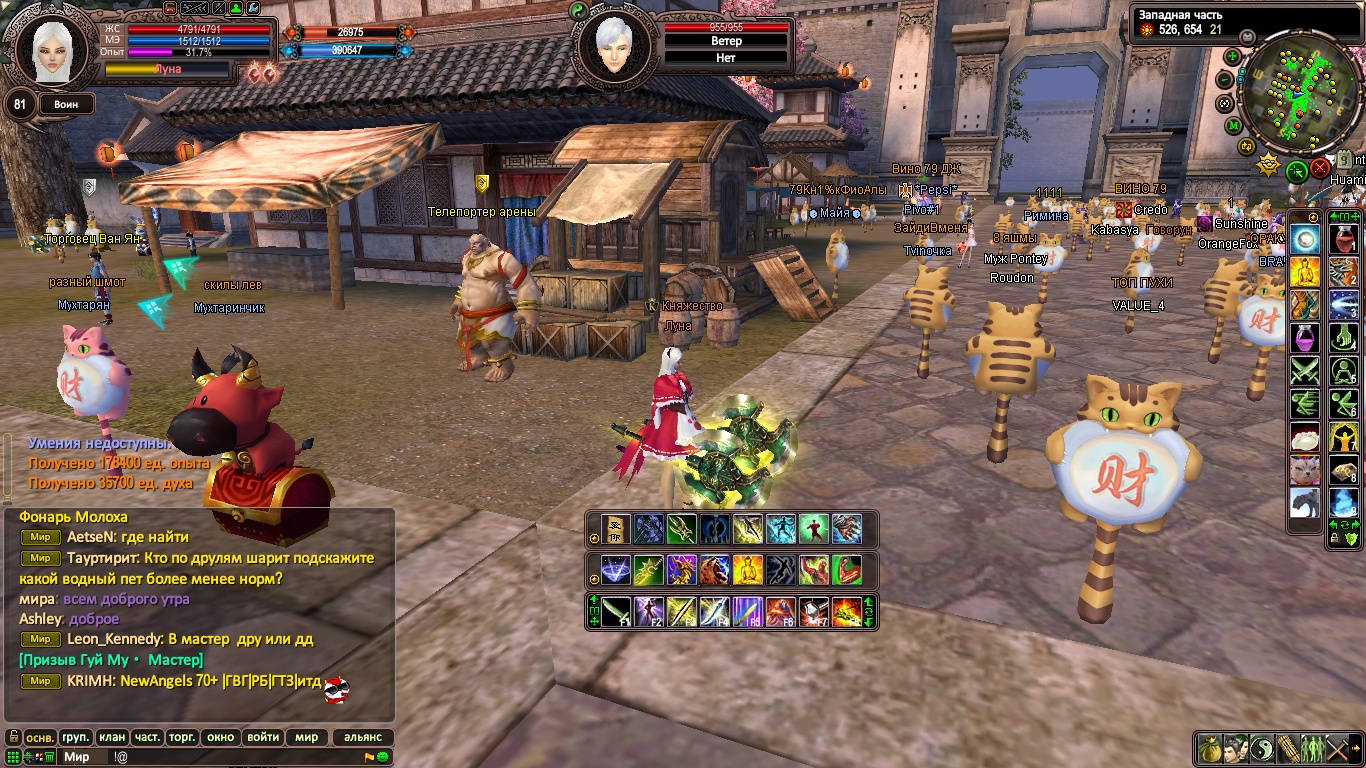The image size is (1366, 768).
Task: Switch to the "альянс" chat tab
Action: 362,737
